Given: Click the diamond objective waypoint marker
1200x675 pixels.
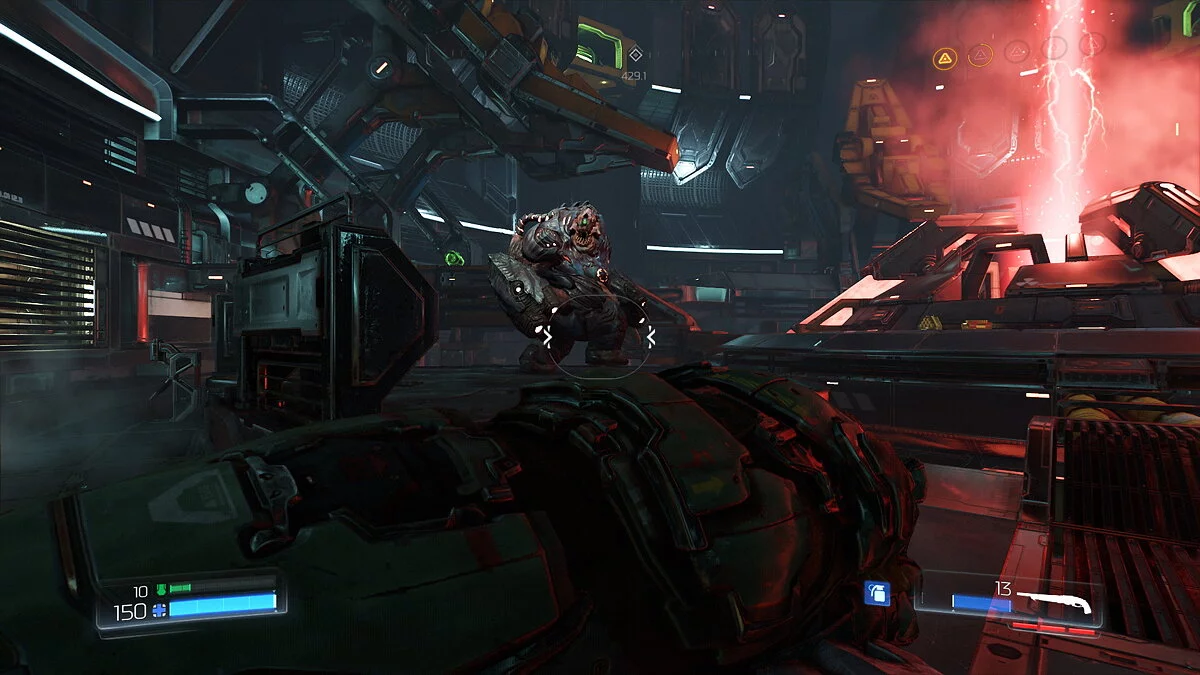Looking at the screenshot, I should (634, 55).
